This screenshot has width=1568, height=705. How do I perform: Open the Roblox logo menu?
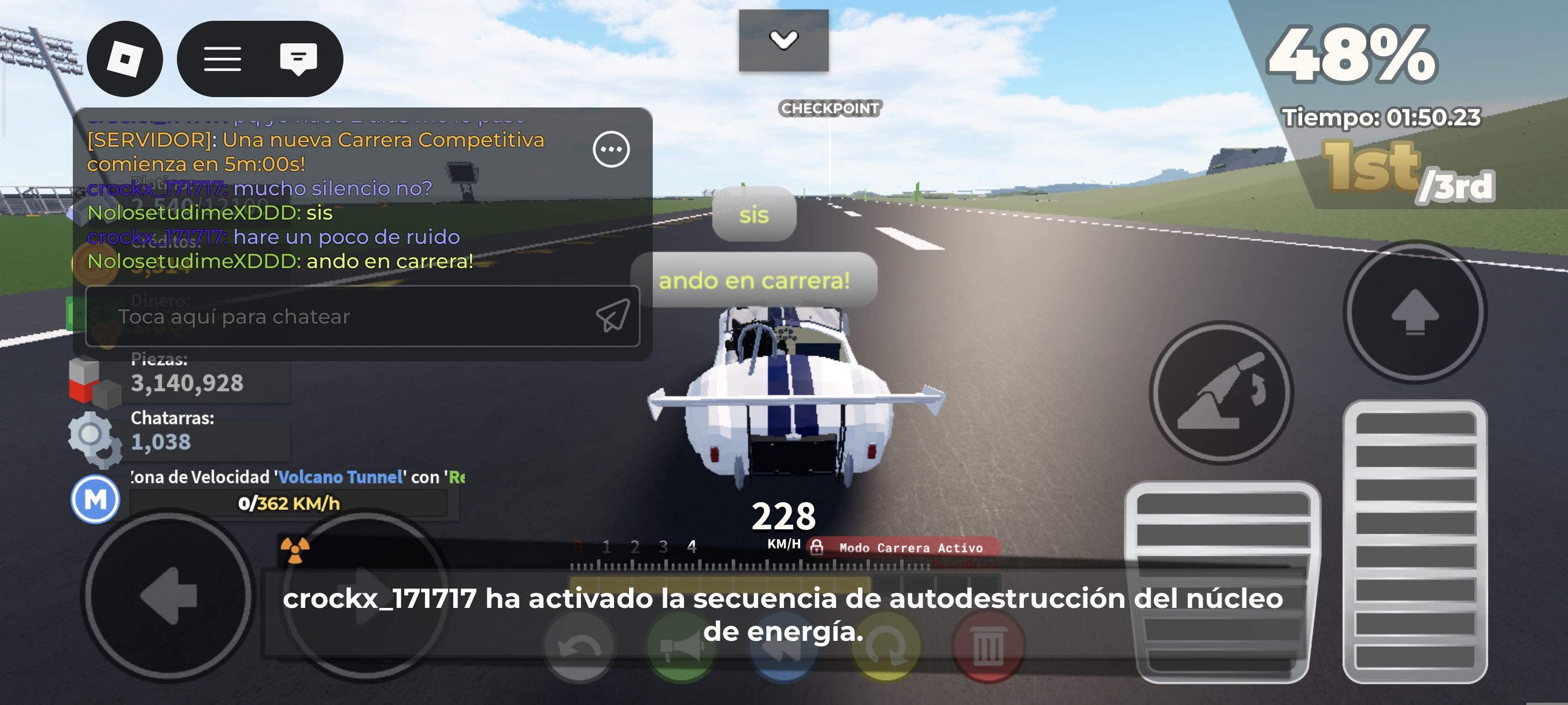coord(125,59)
